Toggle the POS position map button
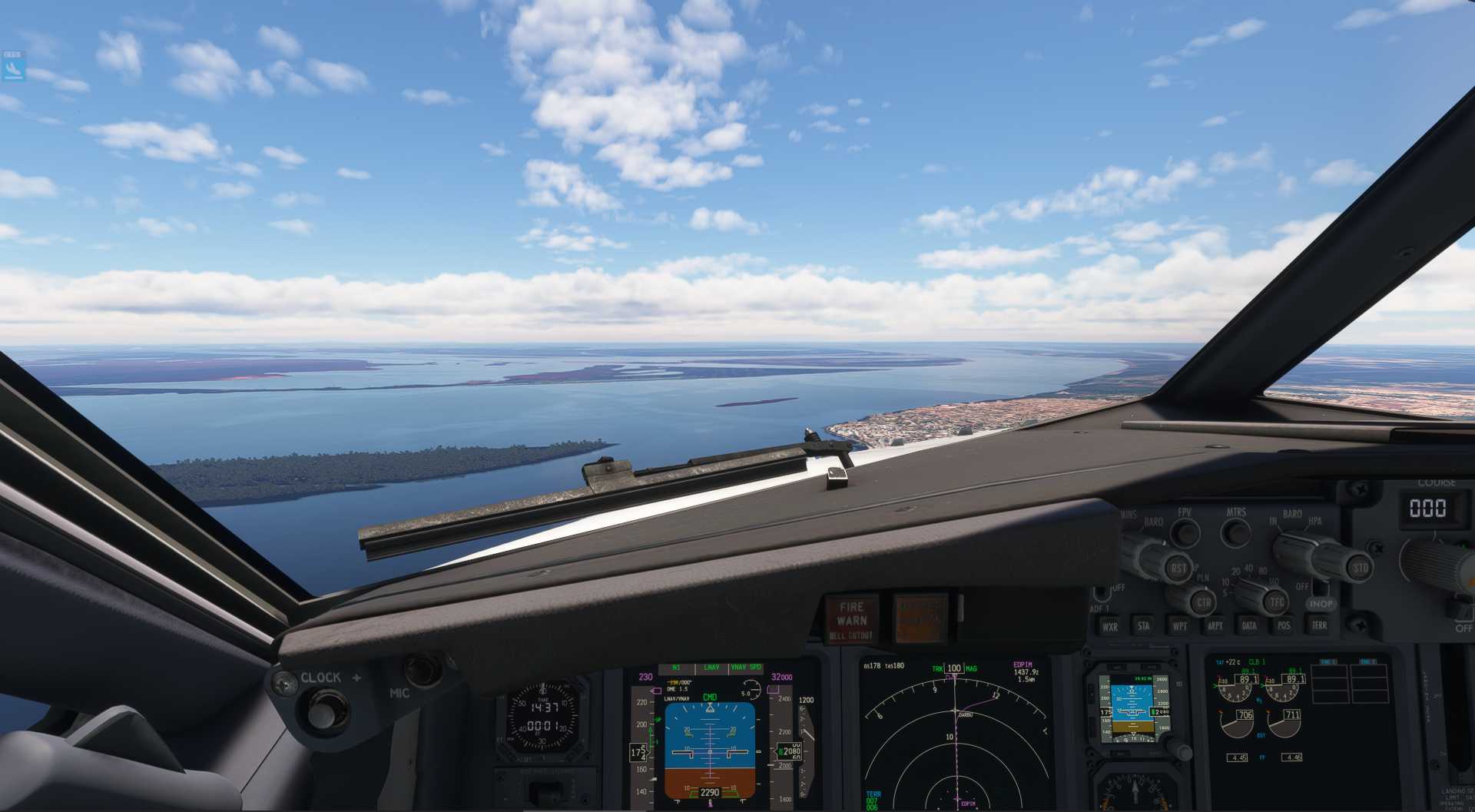1475x812 pixels. 1284,626
